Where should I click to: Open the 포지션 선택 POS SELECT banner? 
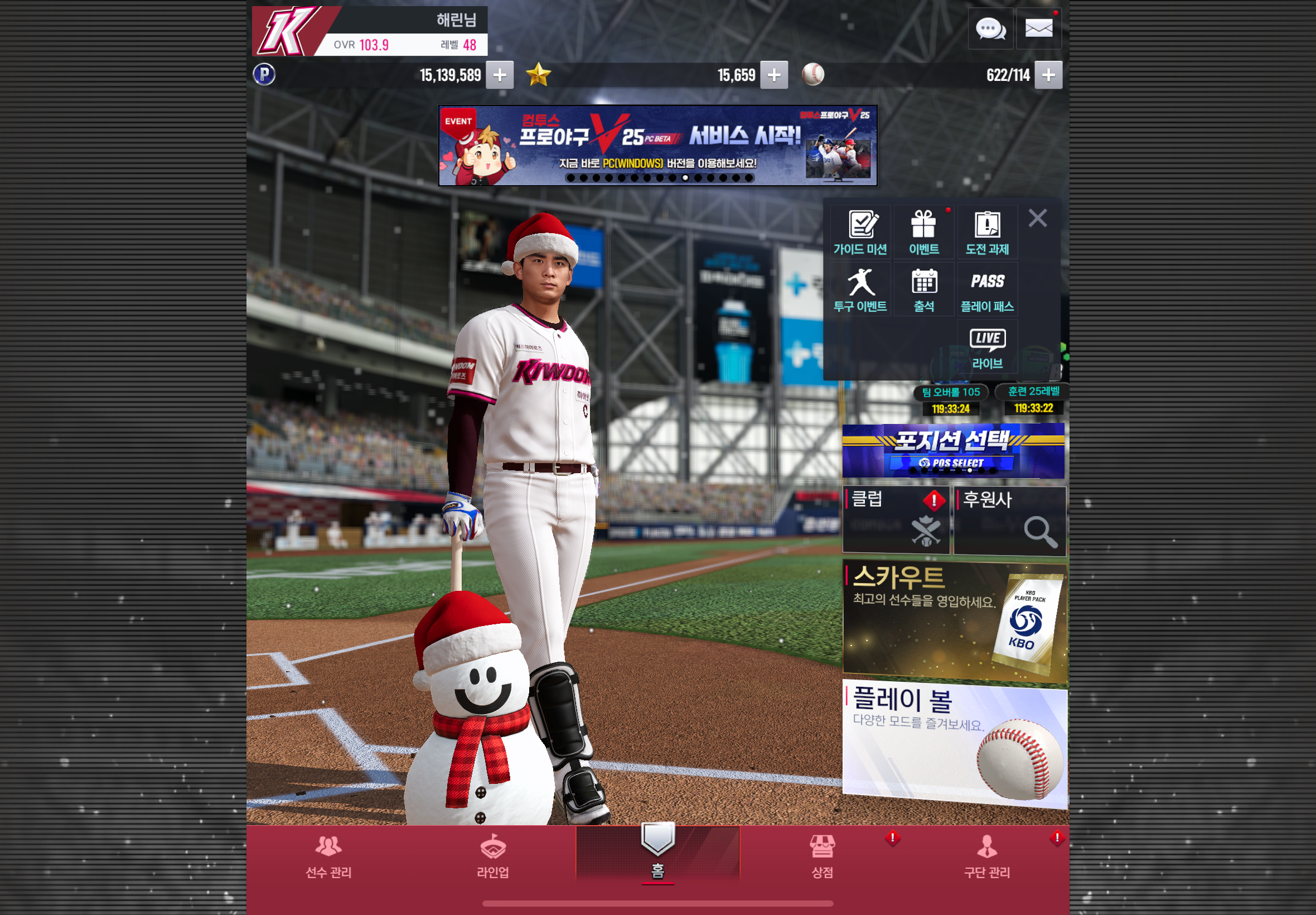pos(953,451)
